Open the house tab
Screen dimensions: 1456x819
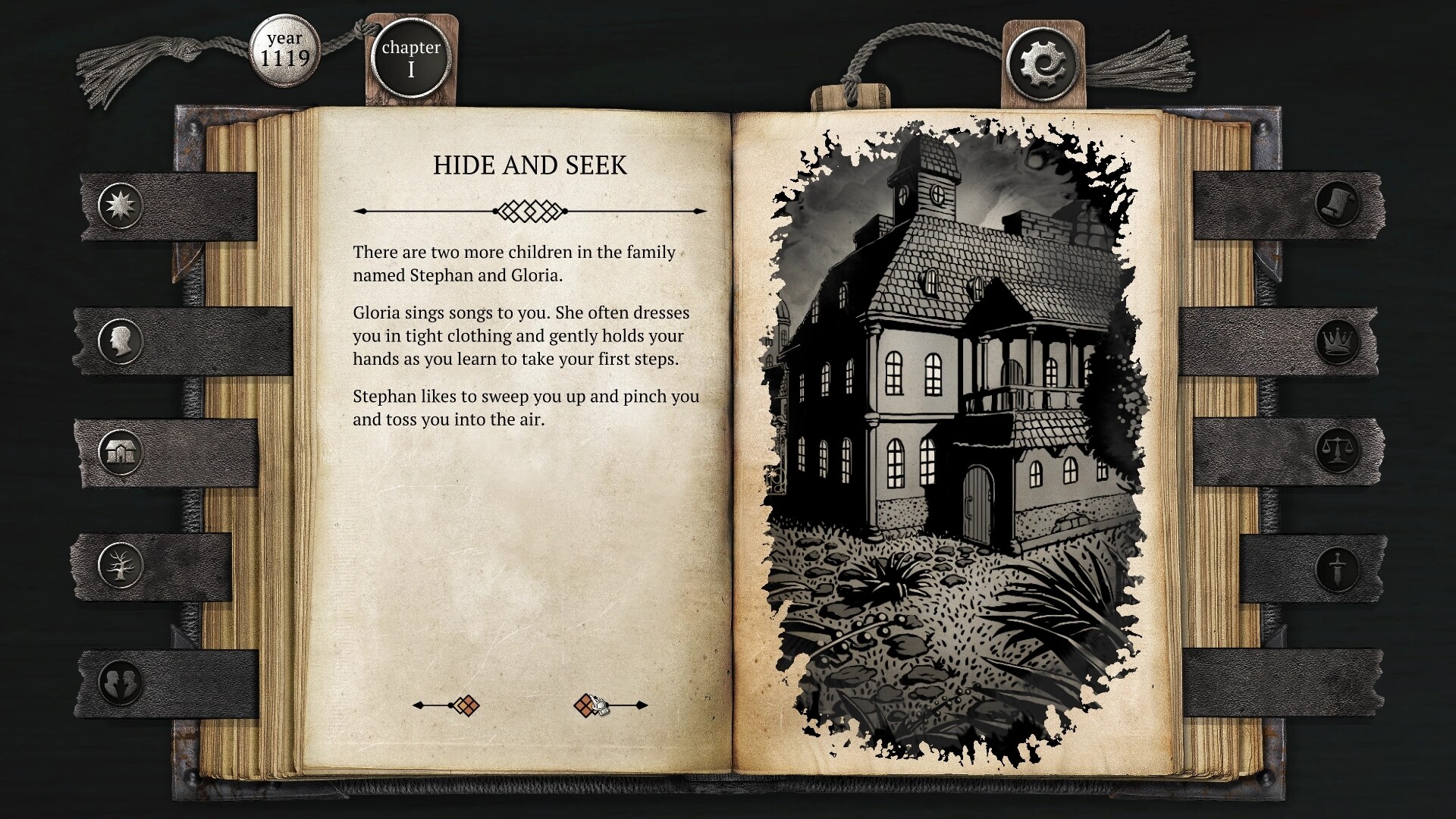(x=121, y=453)
